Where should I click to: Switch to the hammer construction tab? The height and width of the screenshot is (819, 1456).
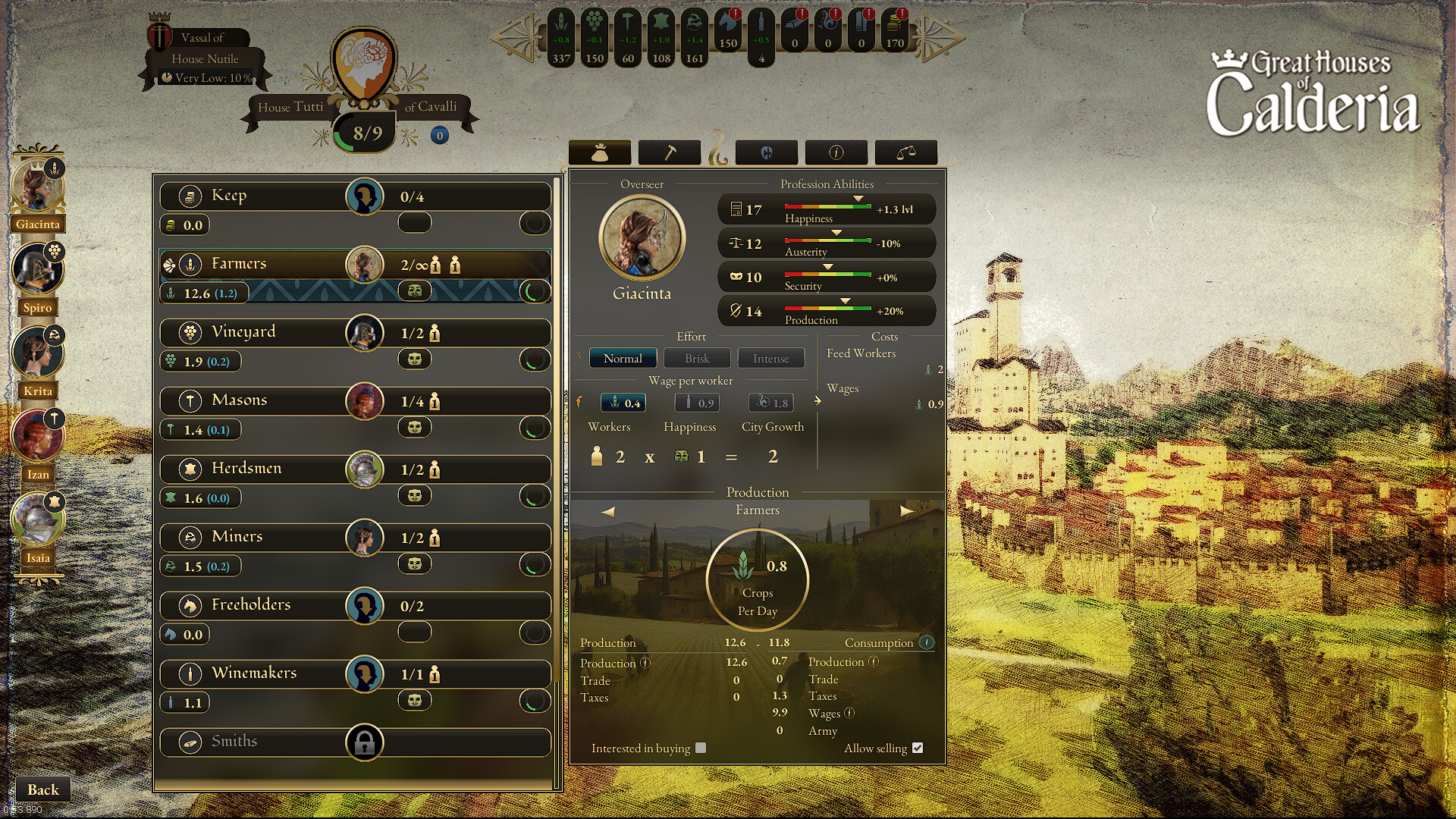[670, 152]
